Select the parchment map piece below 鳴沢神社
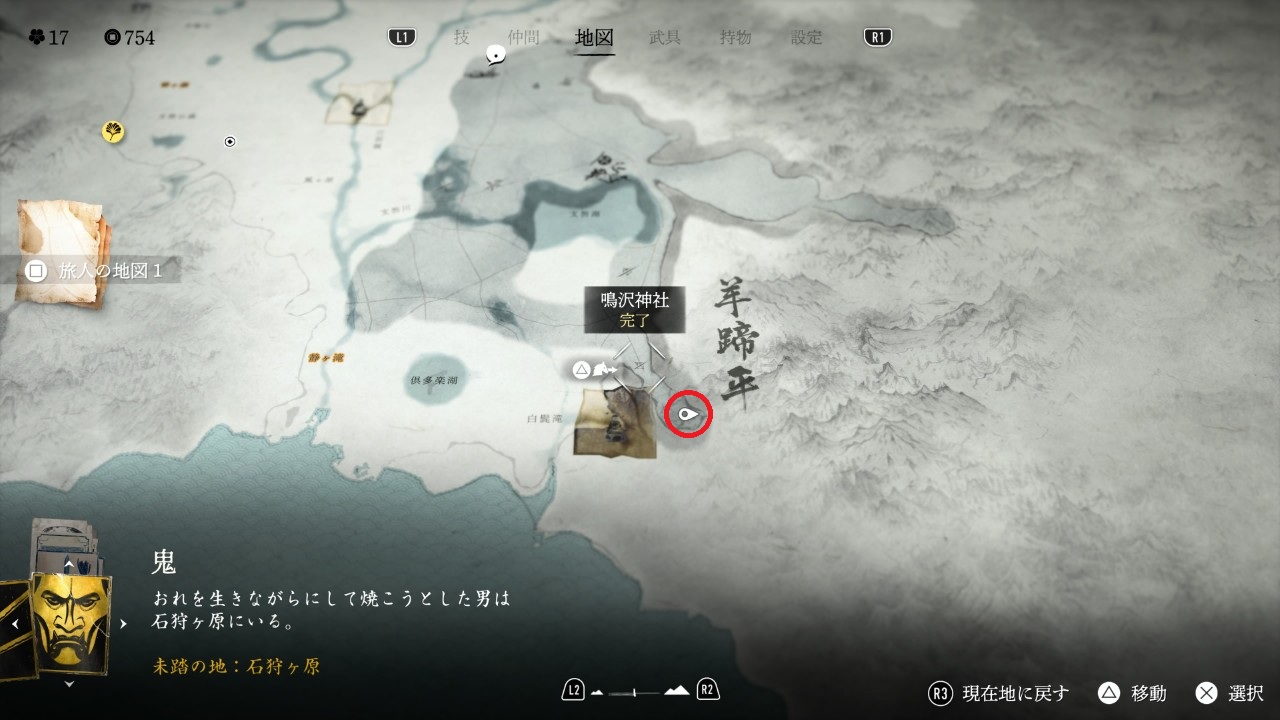Image resolution: width=1280 pixels, height=720 pixels. (x=616, y=424)
